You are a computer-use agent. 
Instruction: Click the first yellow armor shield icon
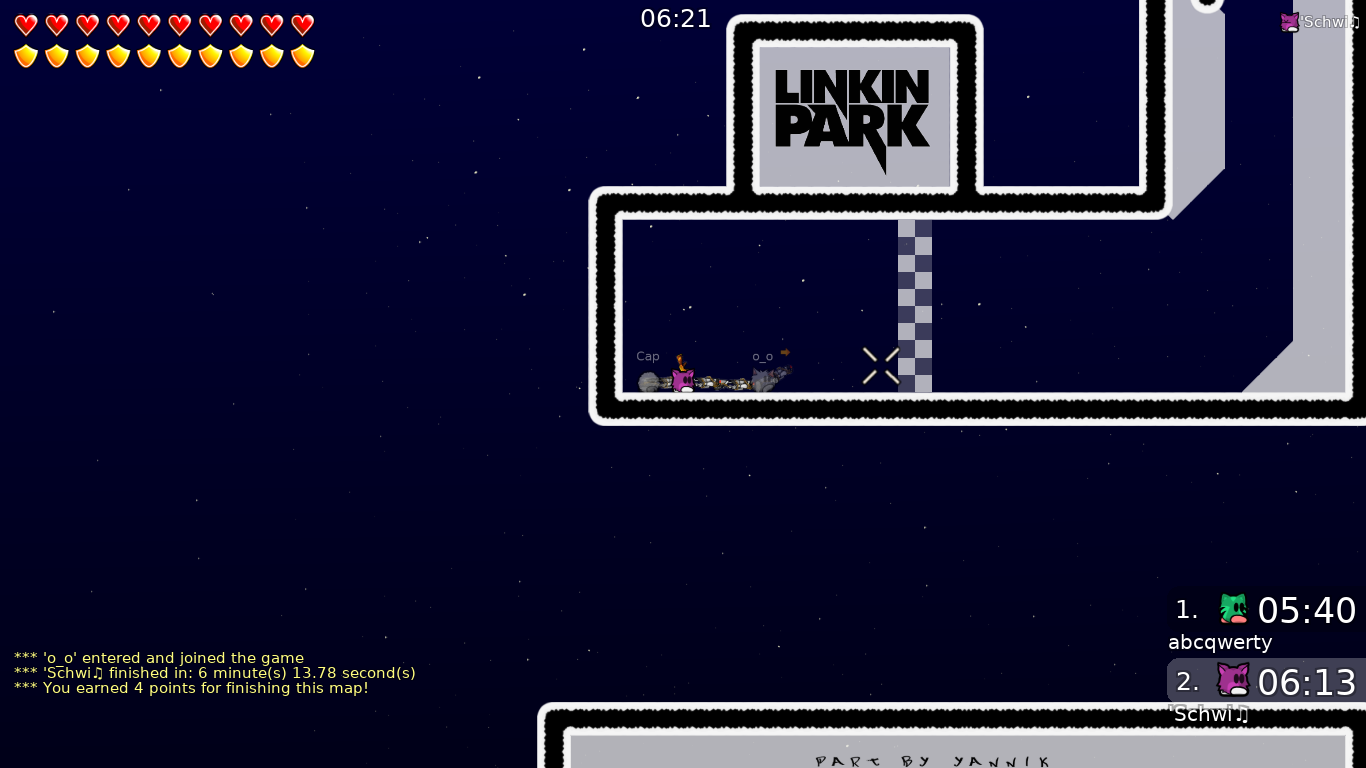click(26, 56)
